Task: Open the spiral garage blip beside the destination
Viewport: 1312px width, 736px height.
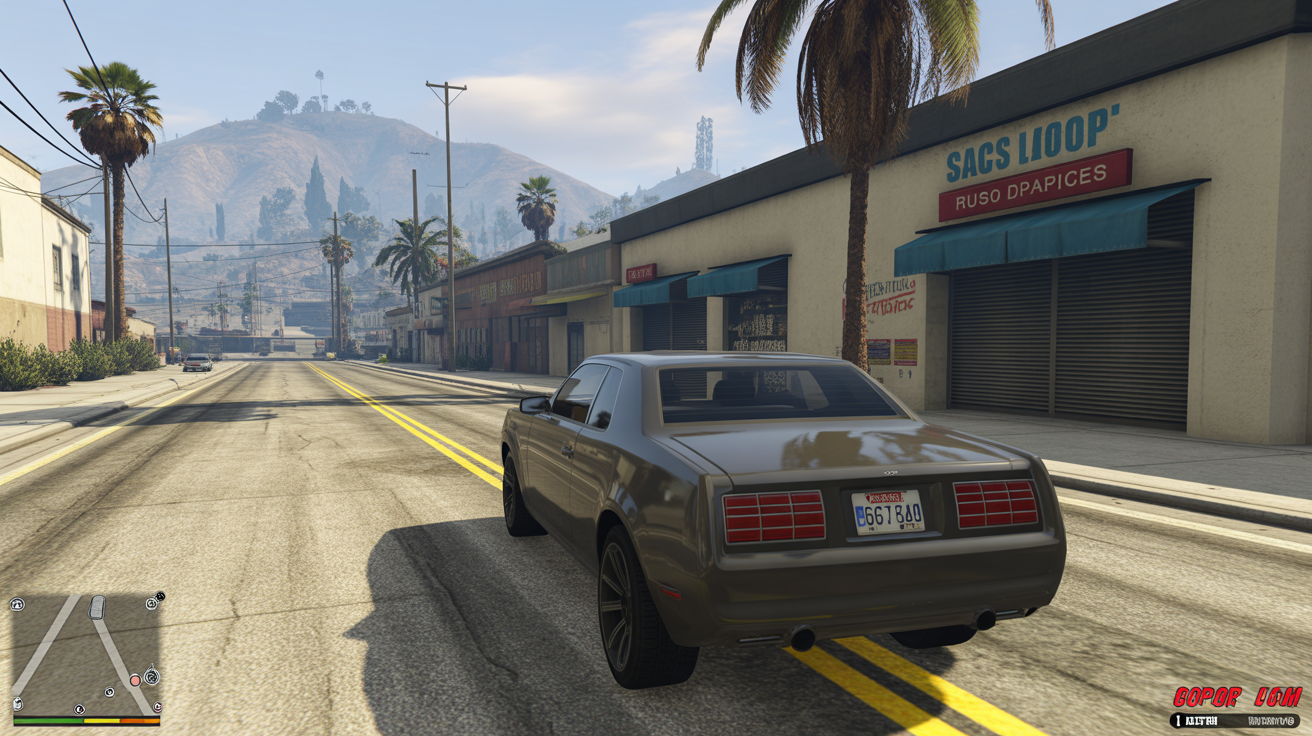Action: [152, 677]
